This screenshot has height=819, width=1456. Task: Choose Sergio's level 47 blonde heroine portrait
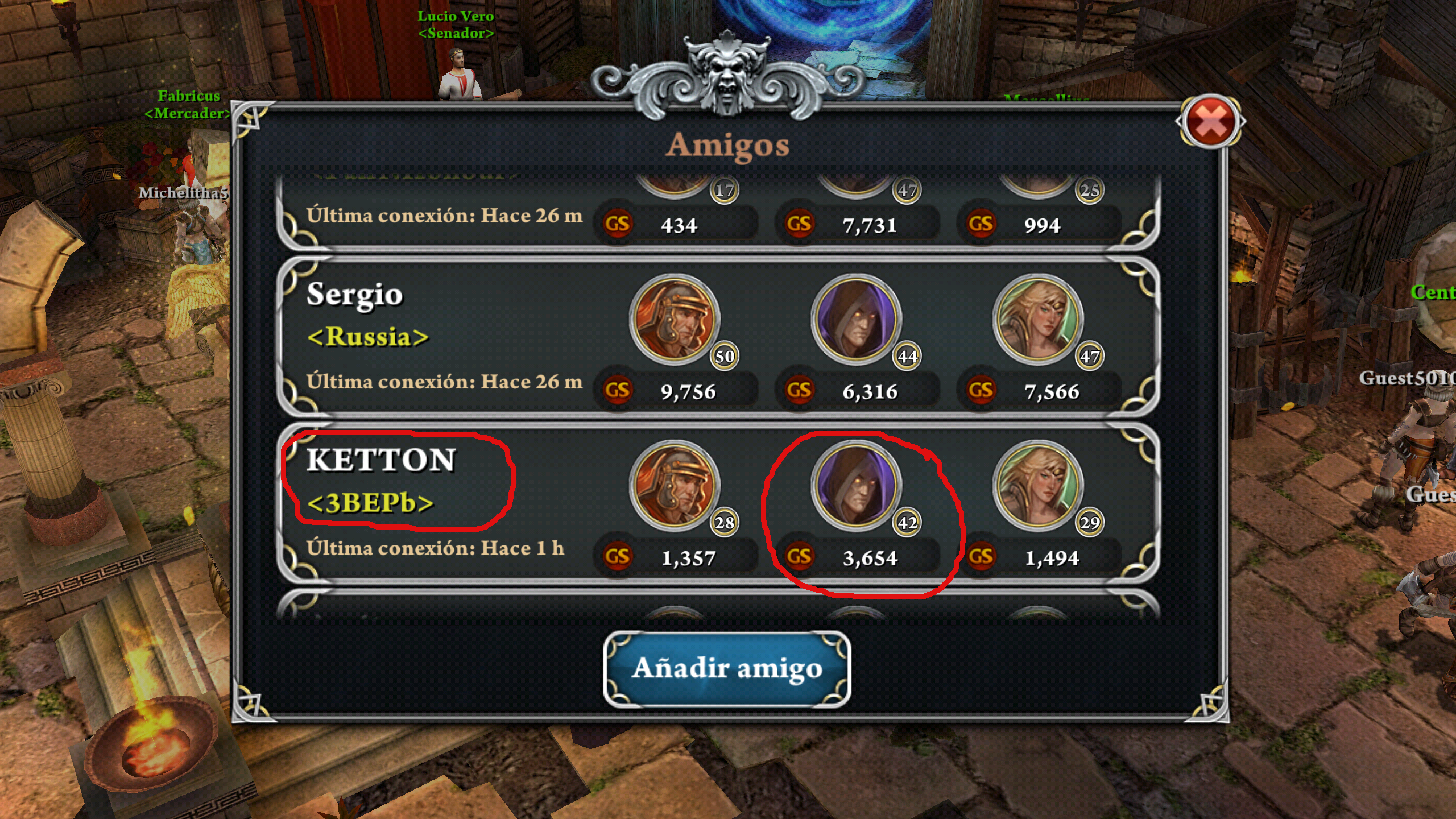click(1038, 320)
